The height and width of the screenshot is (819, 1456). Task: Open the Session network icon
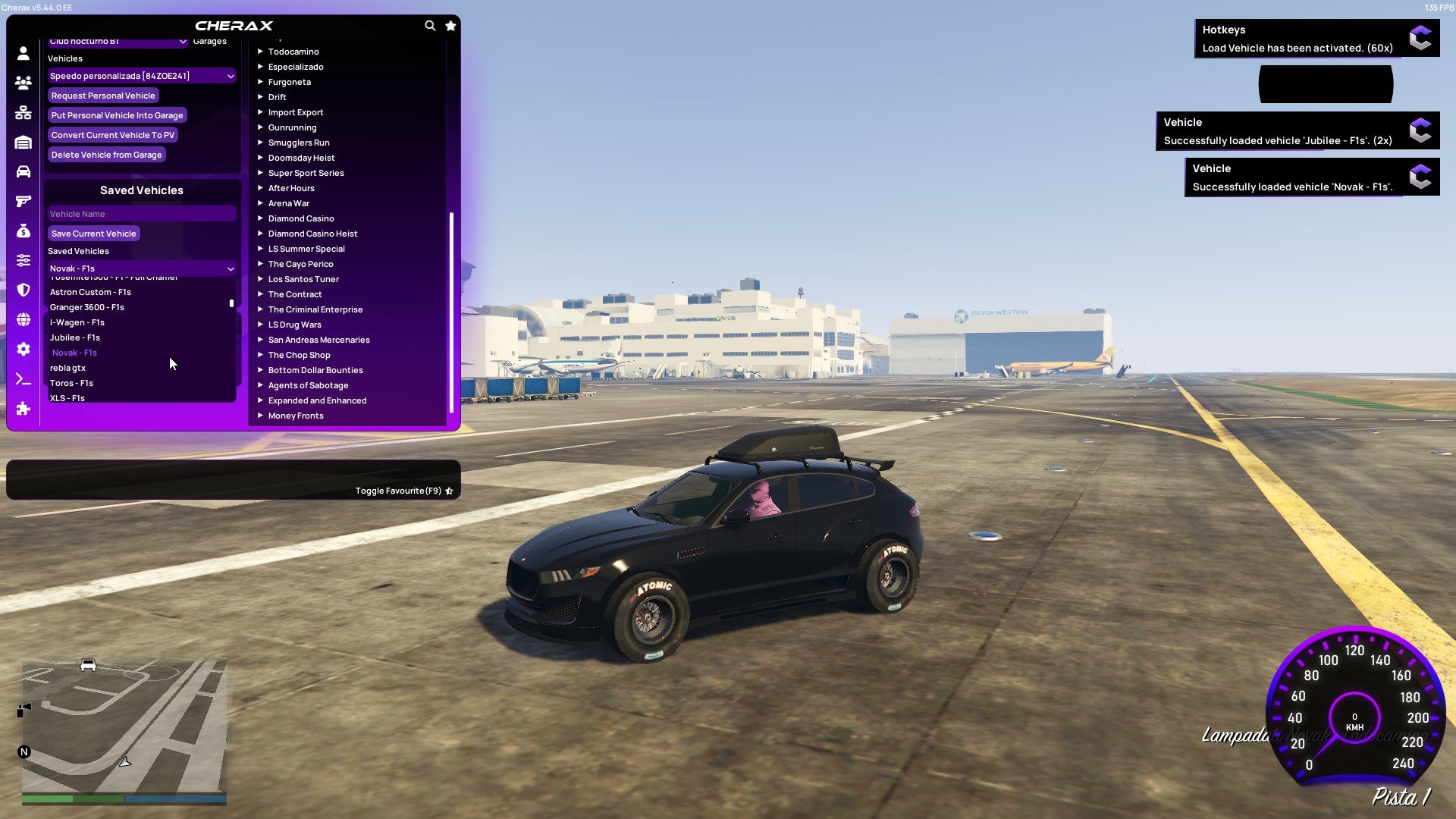pos(23,112)
